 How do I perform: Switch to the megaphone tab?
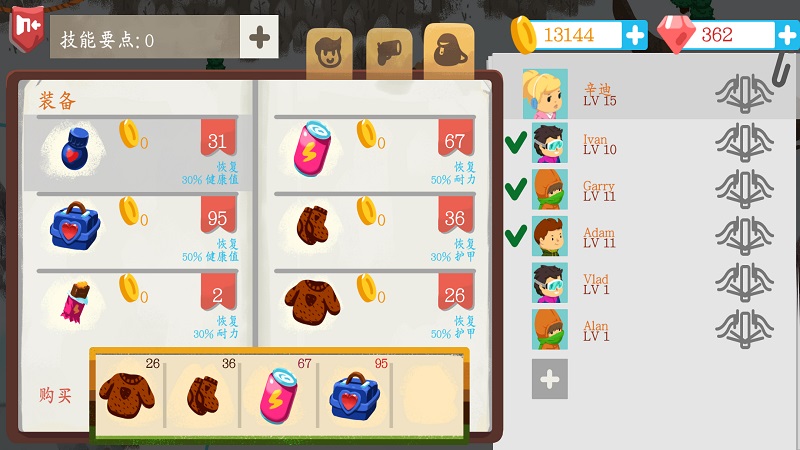(389, 52)
